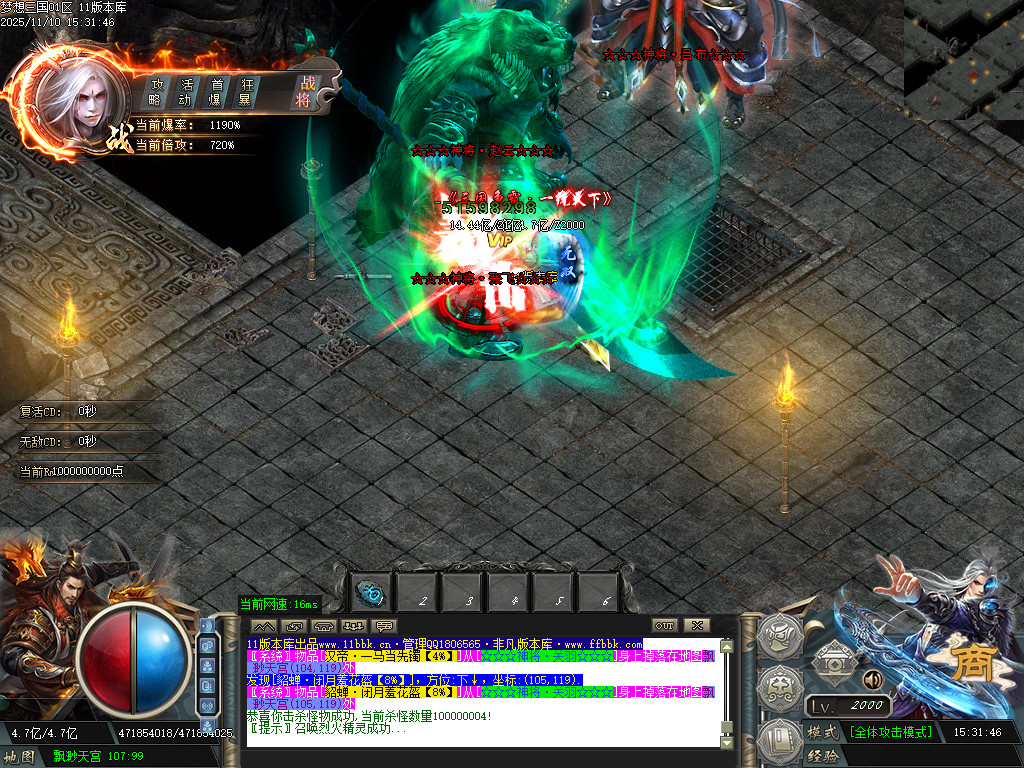Viewport: 1024px width, 768px height.
Task: Open the 活动 events button
Action: click(185, 92)
